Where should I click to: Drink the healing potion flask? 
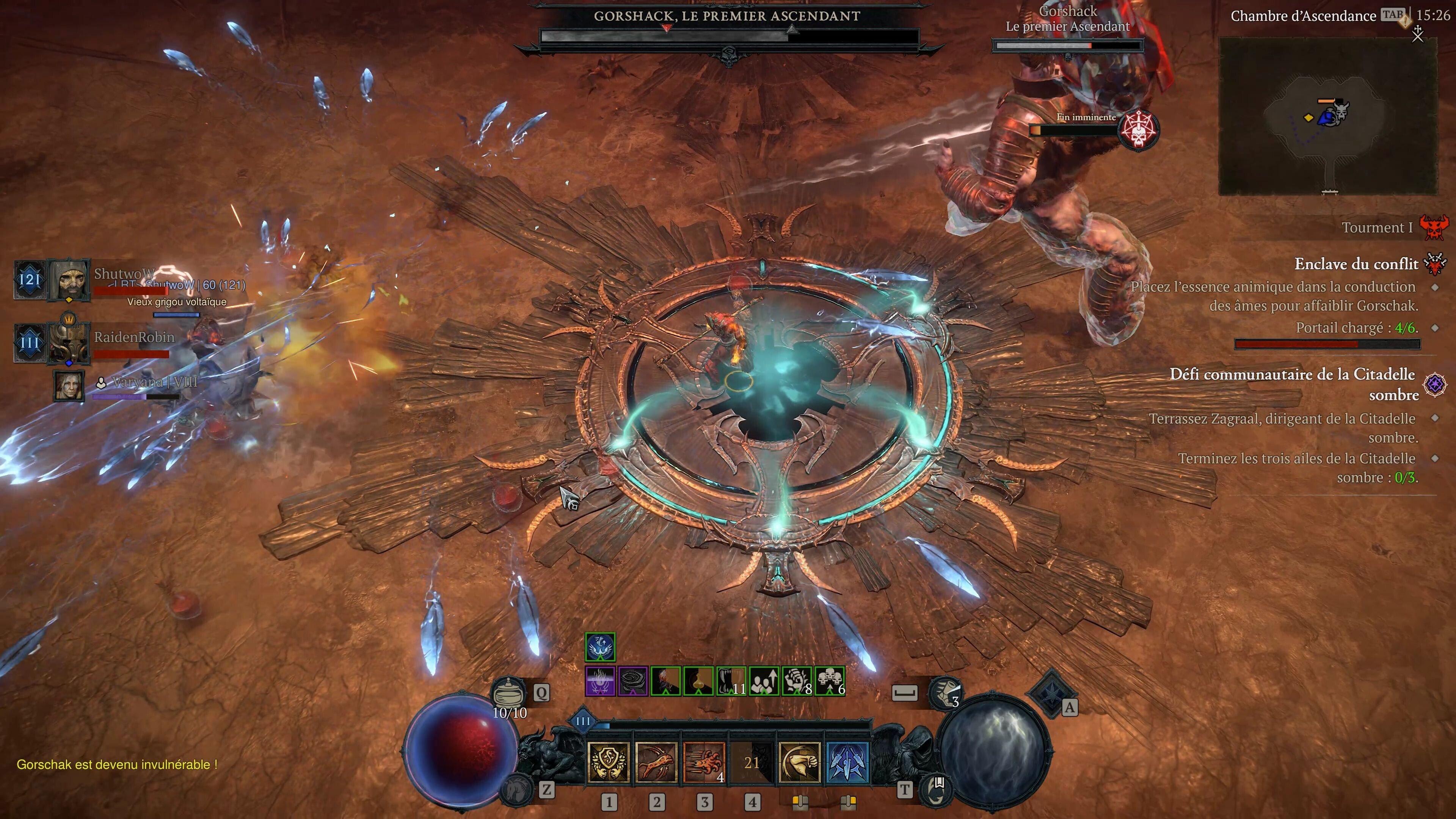click(x=509, y=691)
